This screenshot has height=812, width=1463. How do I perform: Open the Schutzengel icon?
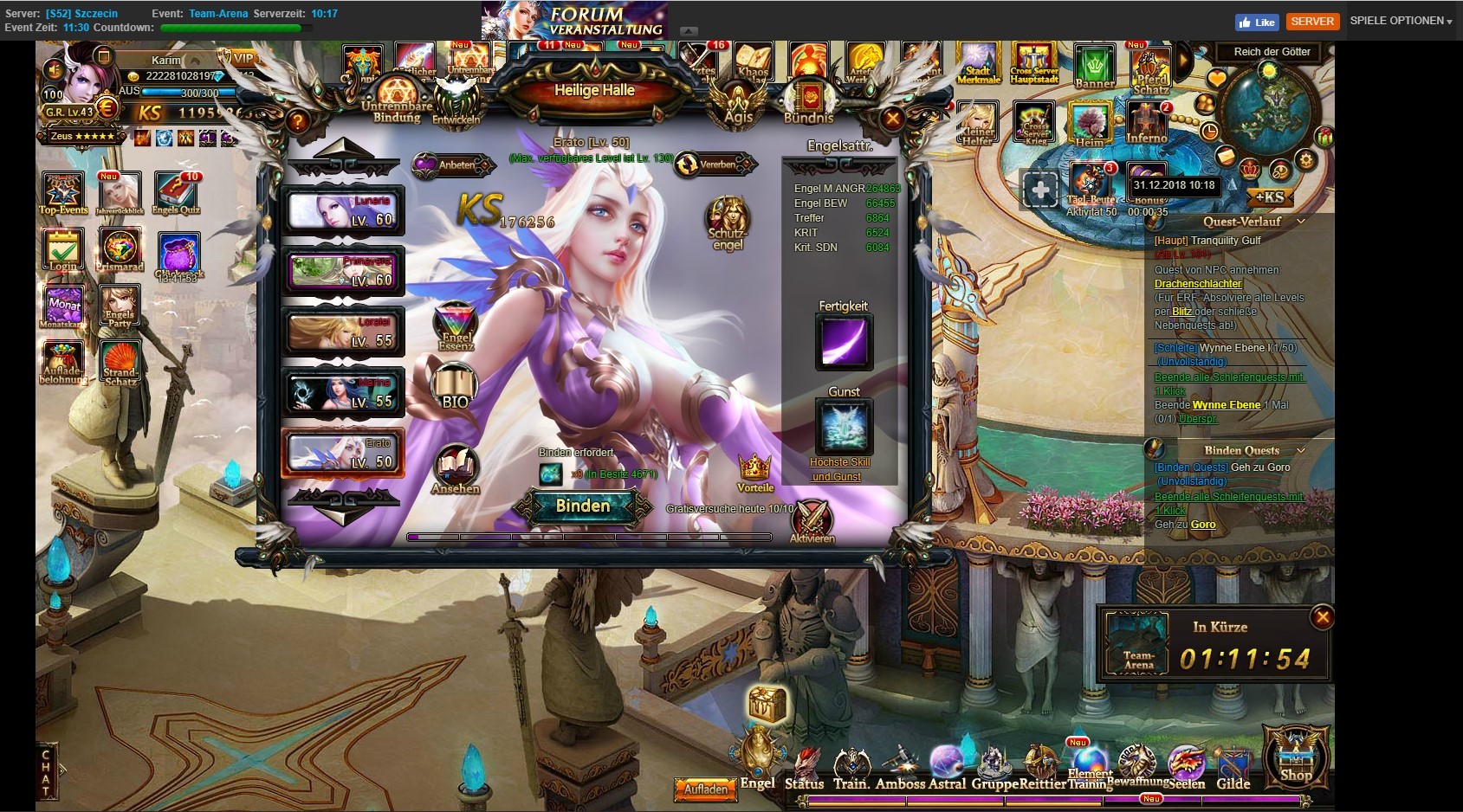[727, 222]
